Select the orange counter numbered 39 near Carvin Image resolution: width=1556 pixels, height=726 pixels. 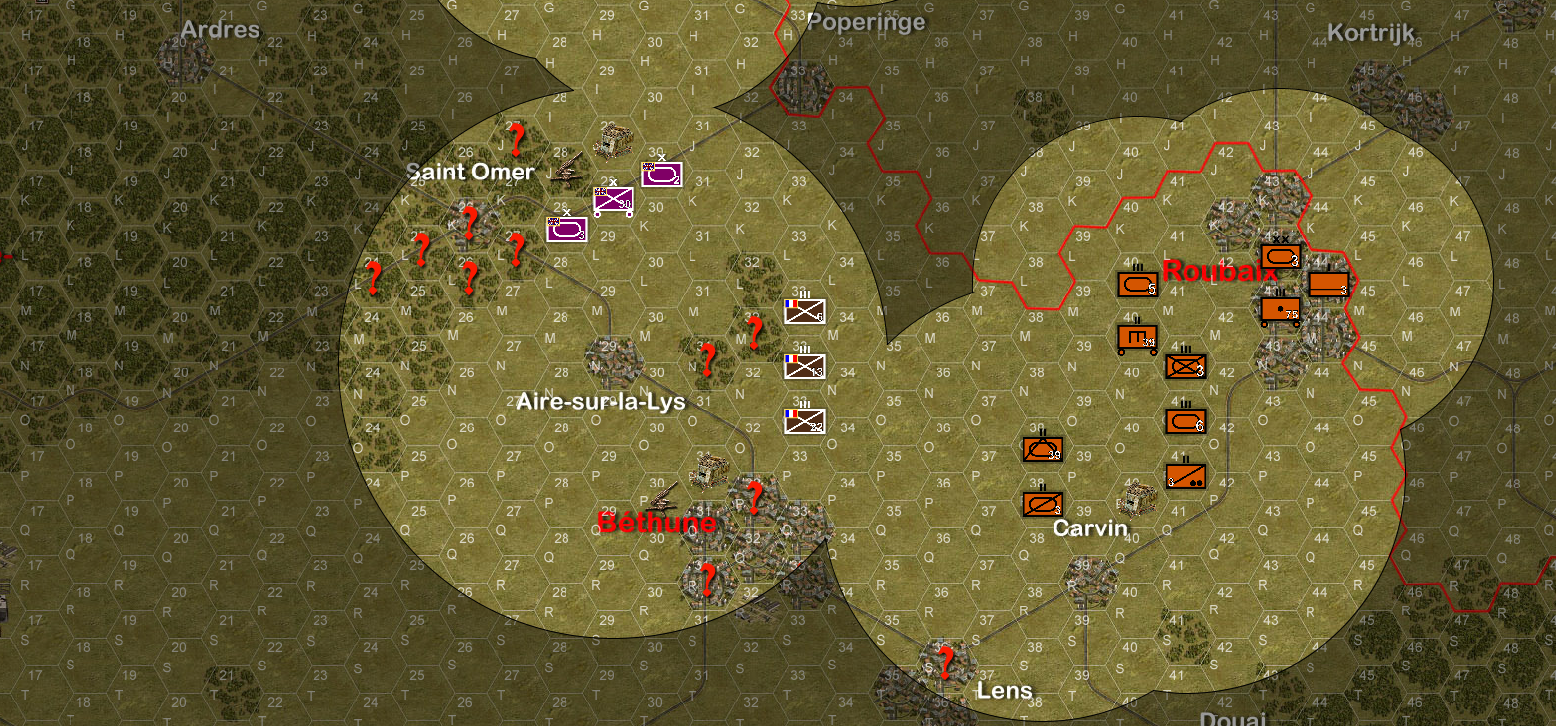1042,450
